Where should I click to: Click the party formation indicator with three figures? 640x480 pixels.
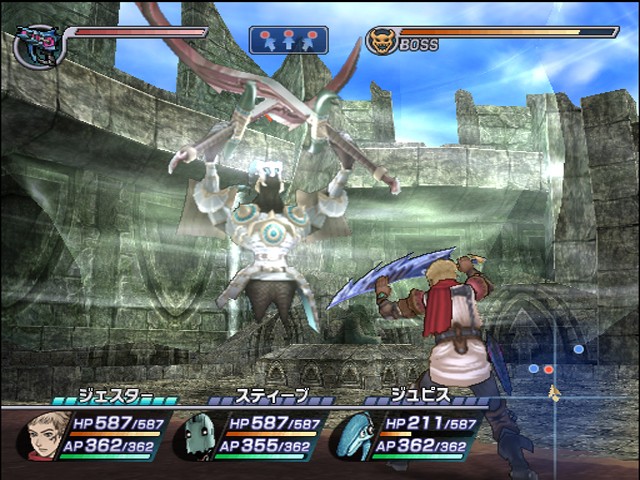(x=288, y=40)
